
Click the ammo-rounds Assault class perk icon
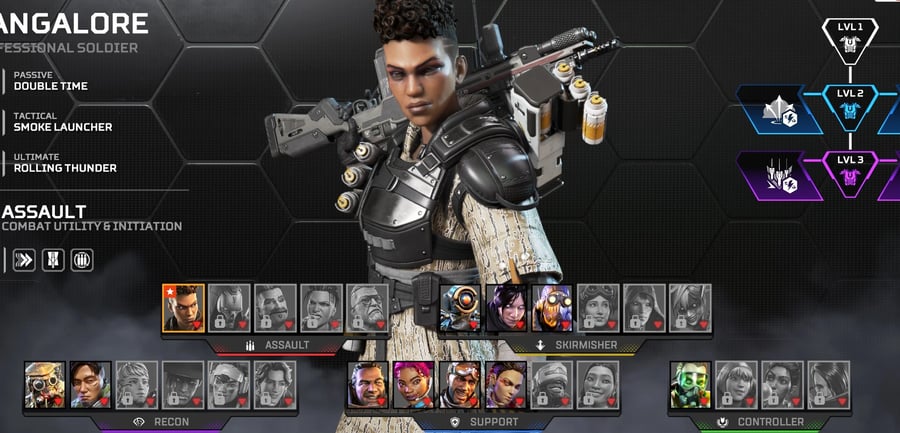(x=82, y=260)
